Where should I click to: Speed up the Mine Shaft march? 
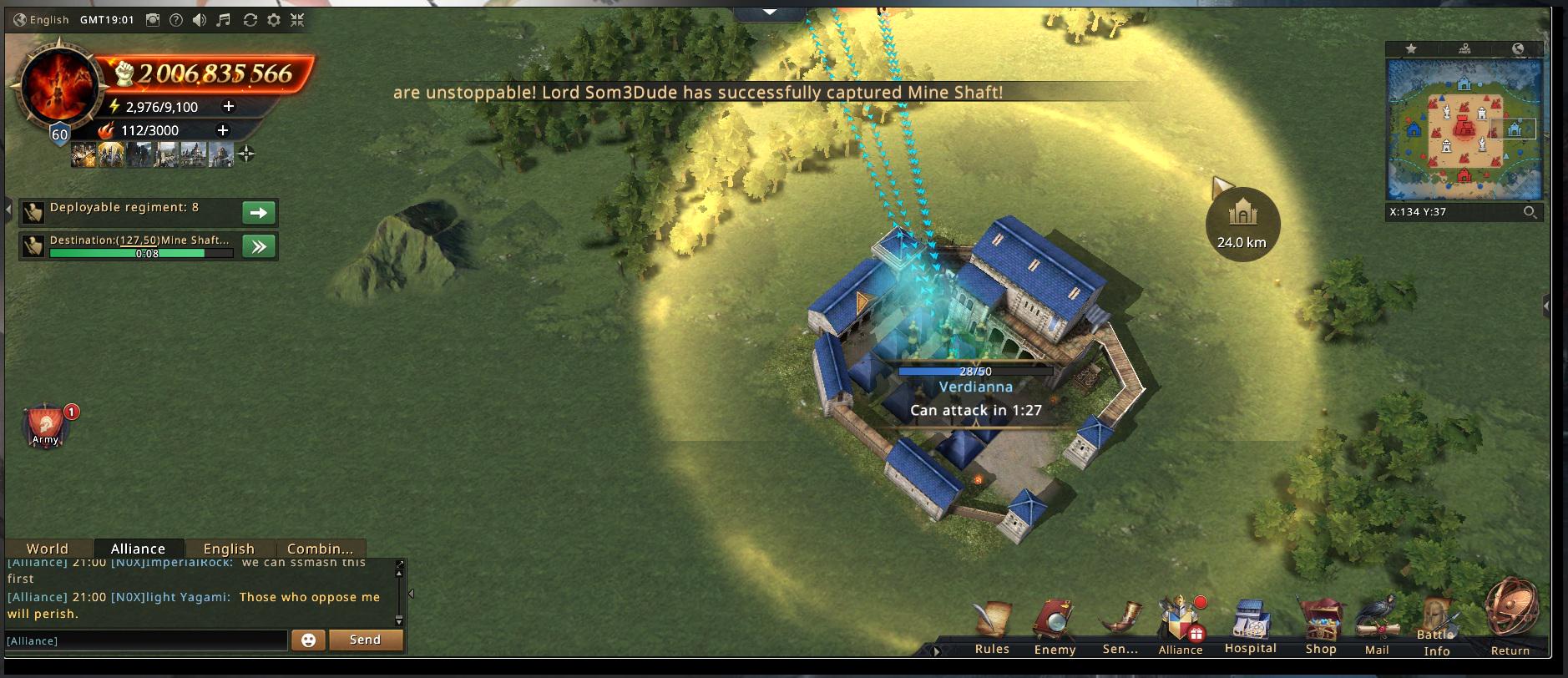259,246
